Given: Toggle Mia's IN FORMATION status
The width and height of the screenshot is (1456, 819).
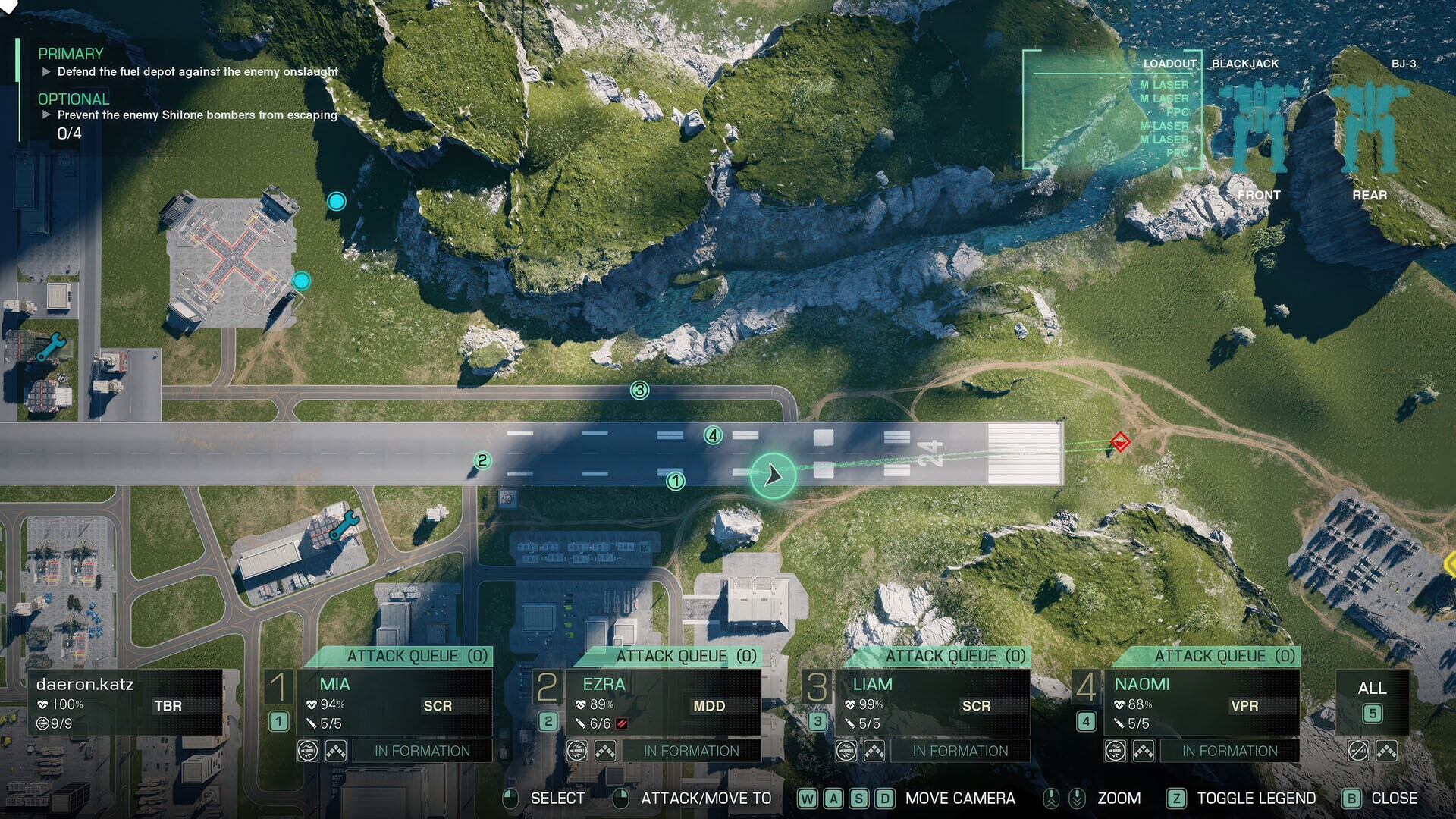Looking at the screenshot, I should 422,751.
